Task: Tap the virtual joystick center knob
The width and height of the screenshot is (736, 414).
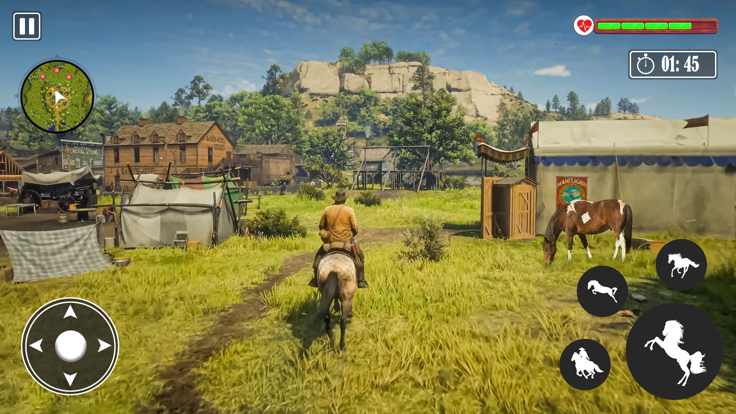Action: click(70, 346)
